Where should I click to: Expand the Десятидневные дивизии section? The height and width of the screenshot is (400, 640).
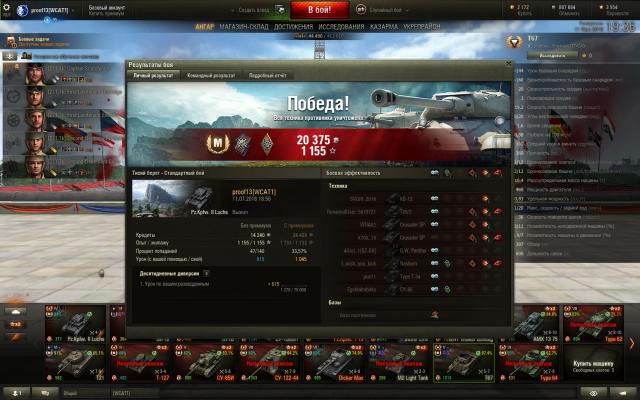point(206,272)
